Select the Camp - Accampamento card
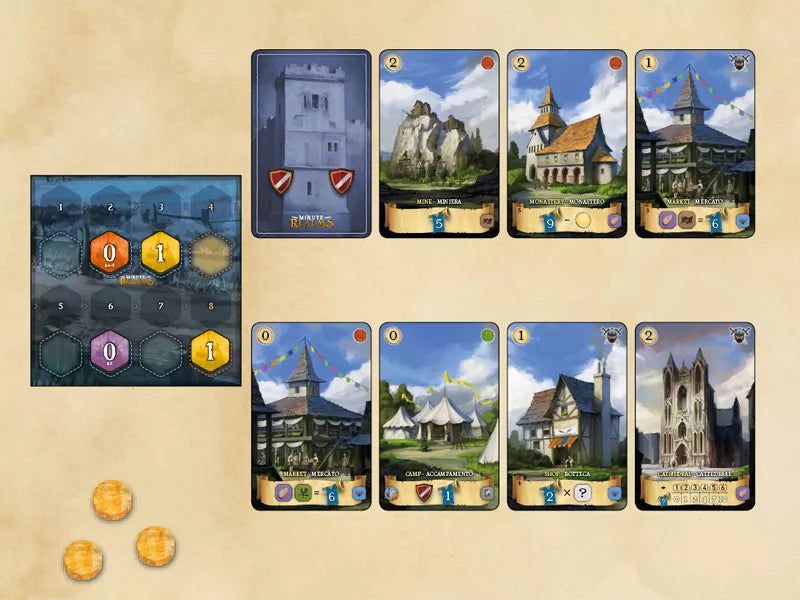This screenshot has height=600, width=800. click(439, 416)
